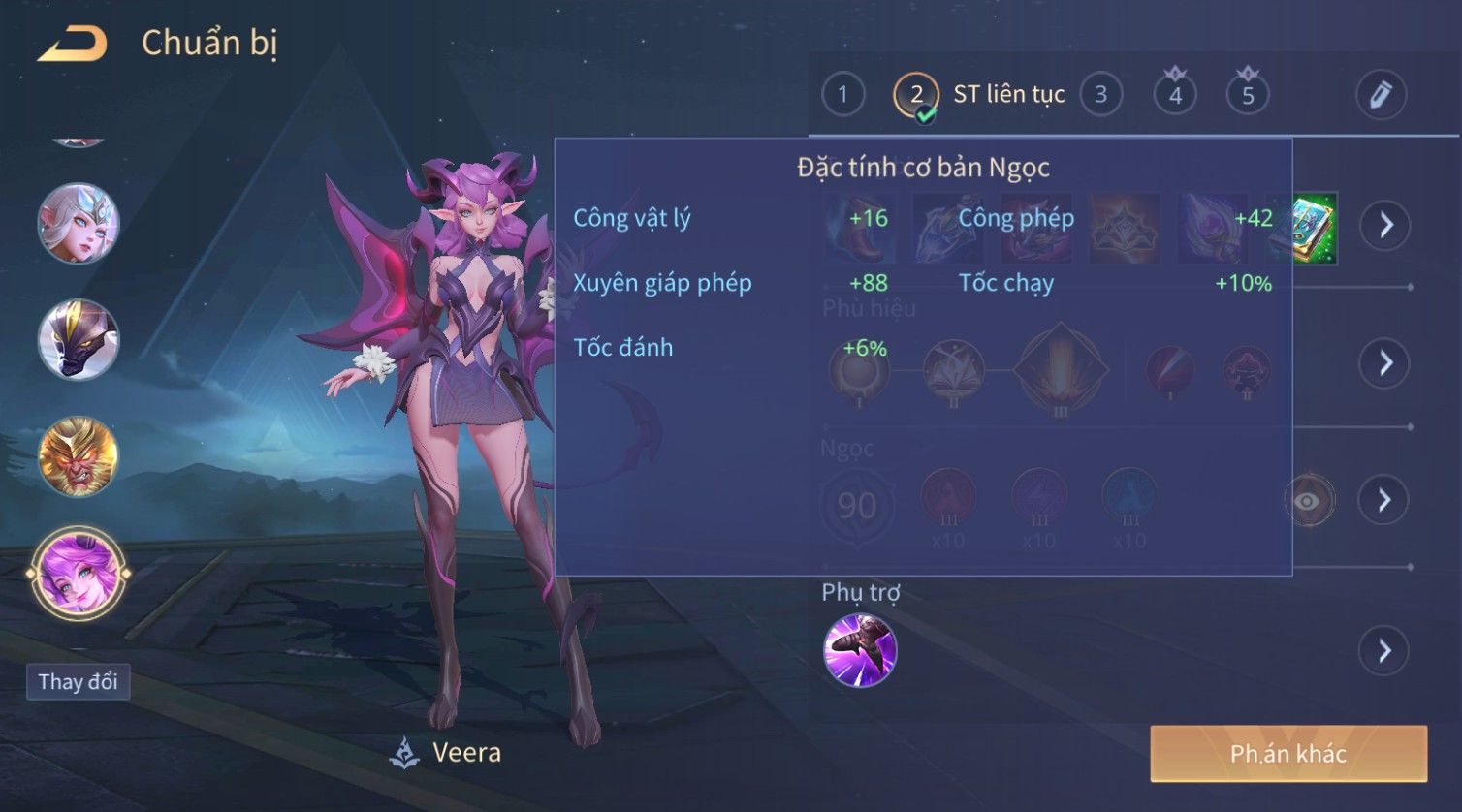The image size is (1462, 812).
Task: Click the Phán khác button
Action: point(1288,754)
